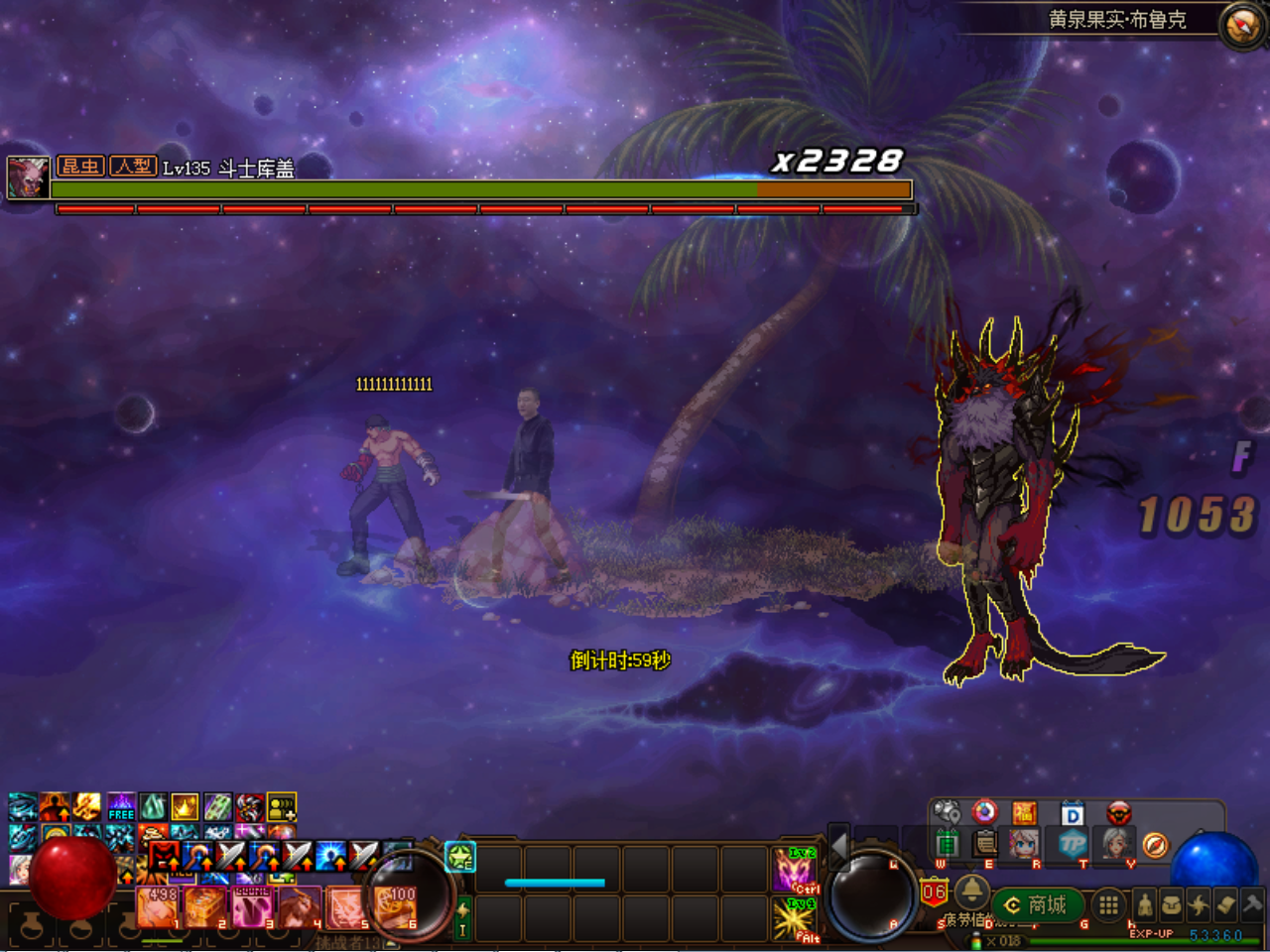Toggle the bell notification icon
The image size is (1270, 952).
pos(972,893)
